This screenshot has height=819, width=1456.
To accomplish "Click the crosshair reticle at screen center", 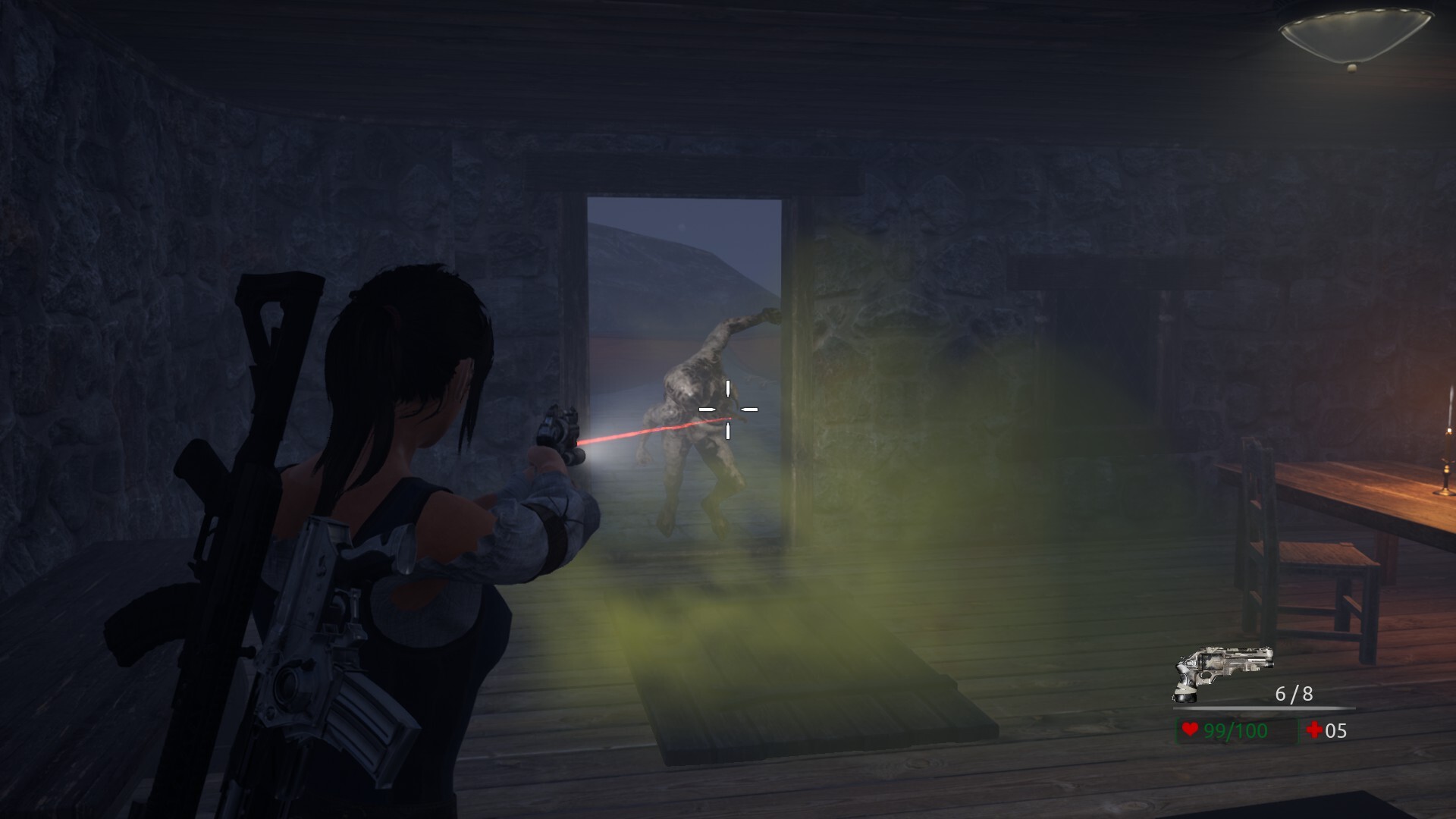I will pos(729,409).
